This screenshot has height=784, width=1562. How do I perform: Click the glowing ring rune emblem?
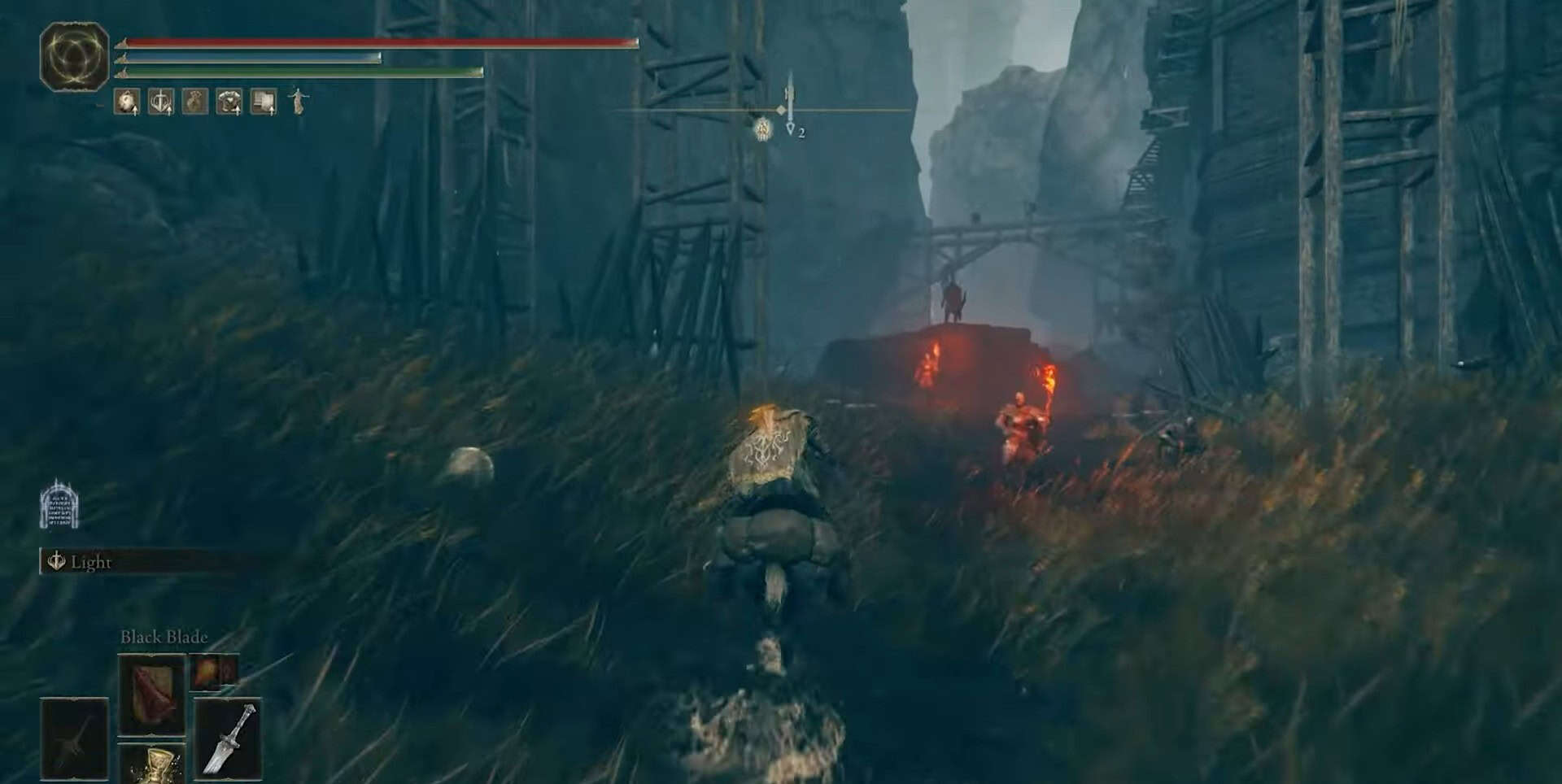point(74,57)
